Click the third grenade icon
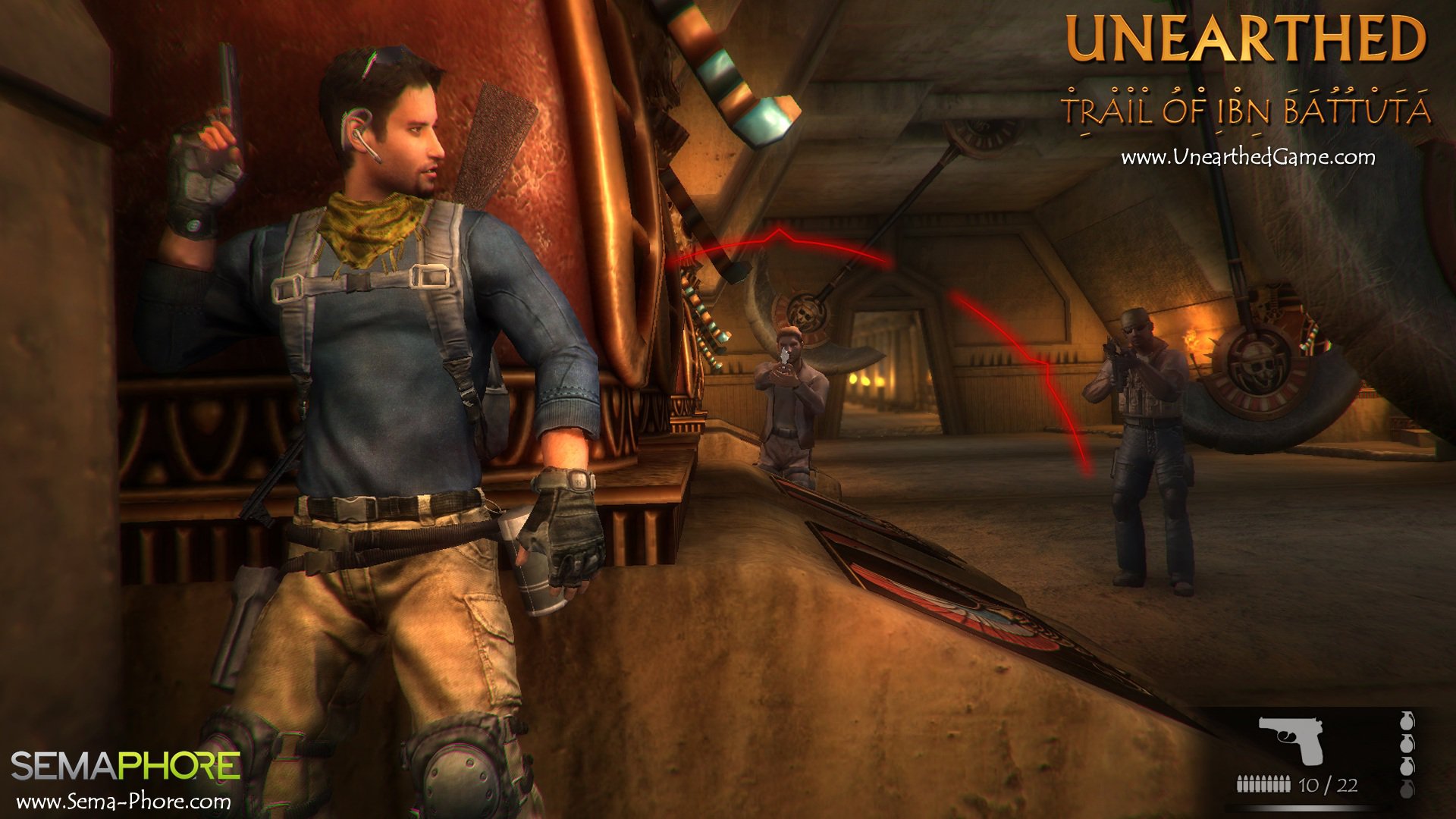 pos(1407,767)
